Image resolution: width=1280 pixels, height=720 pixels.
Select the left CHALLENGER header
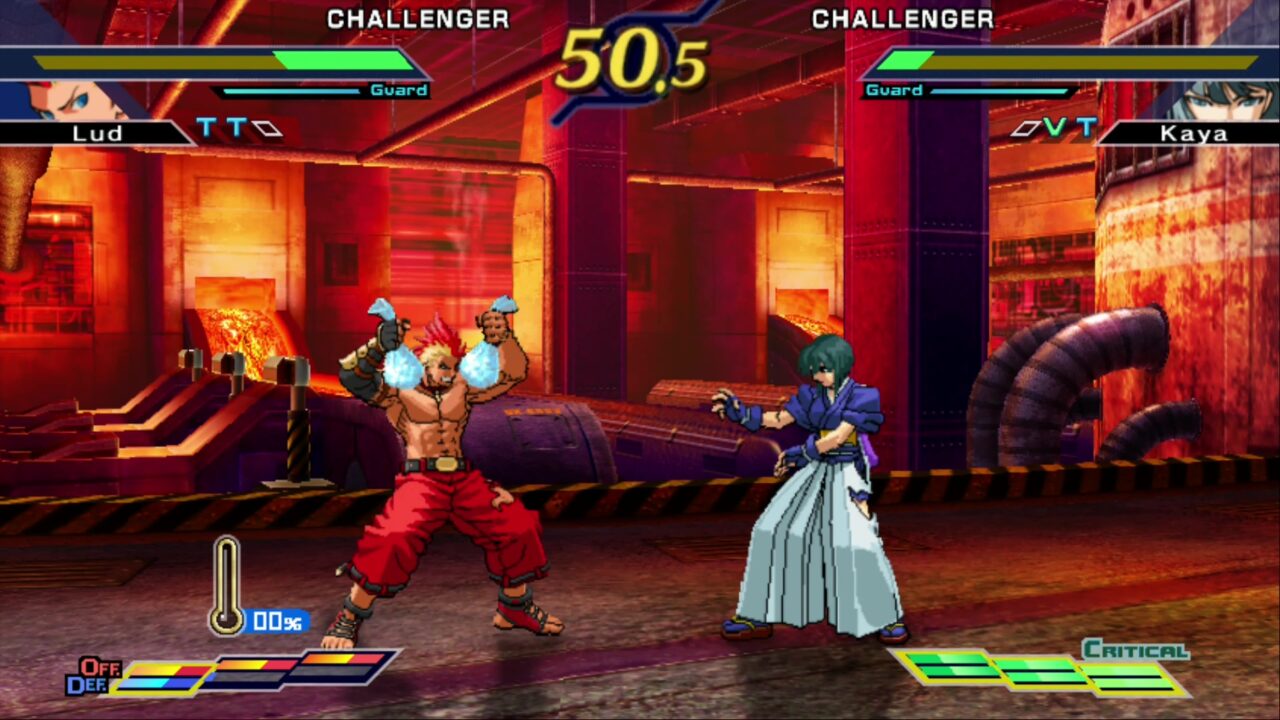[x=417, y=19]
